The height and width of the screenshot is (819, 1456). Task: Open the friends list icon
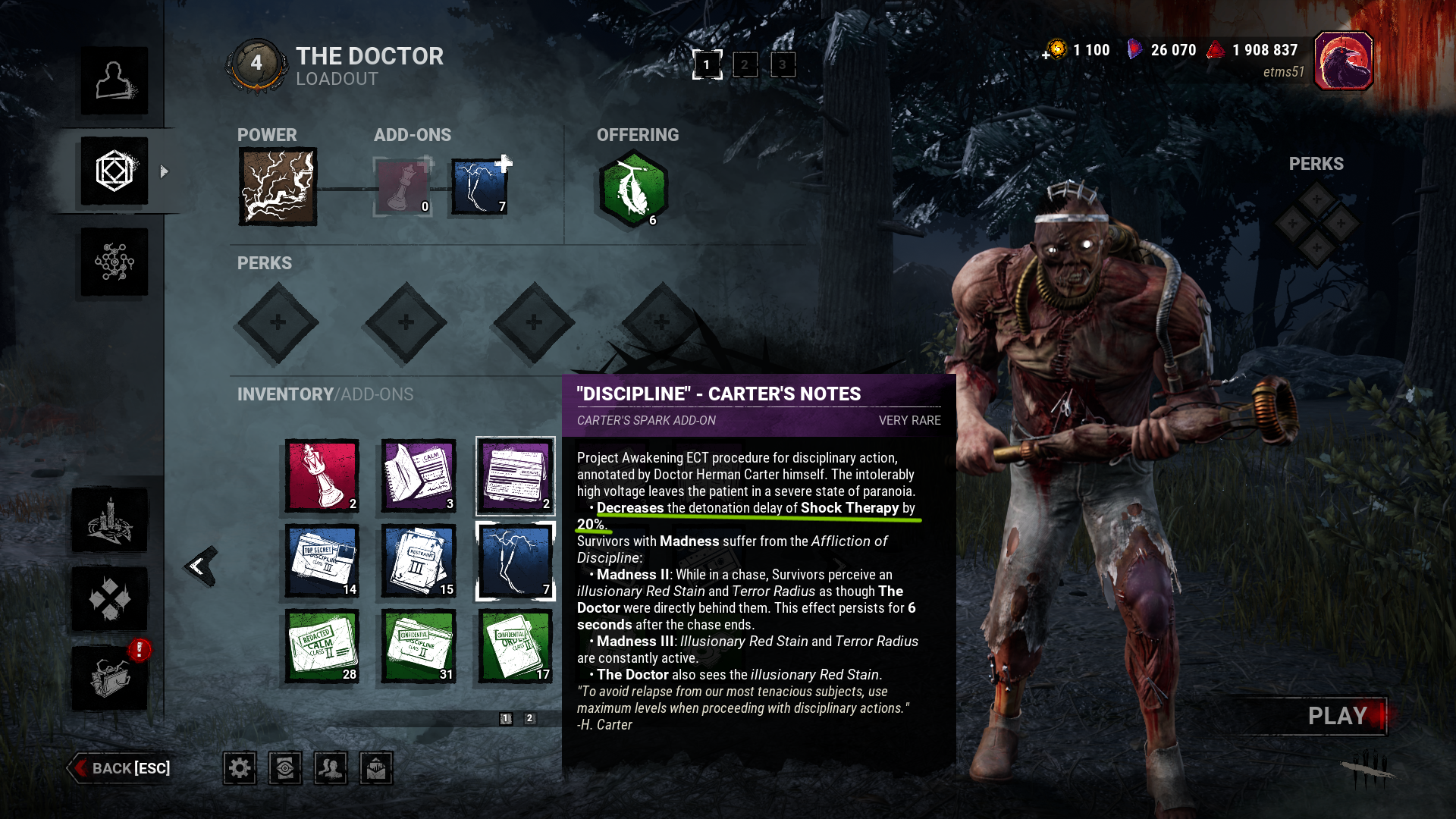[x=331, y=767]
